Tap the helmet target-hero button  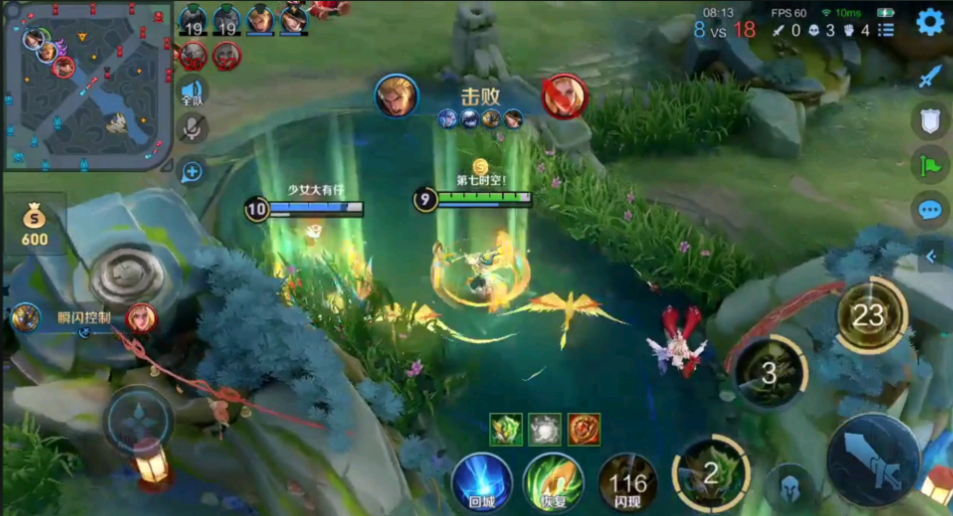pos(791,489)
